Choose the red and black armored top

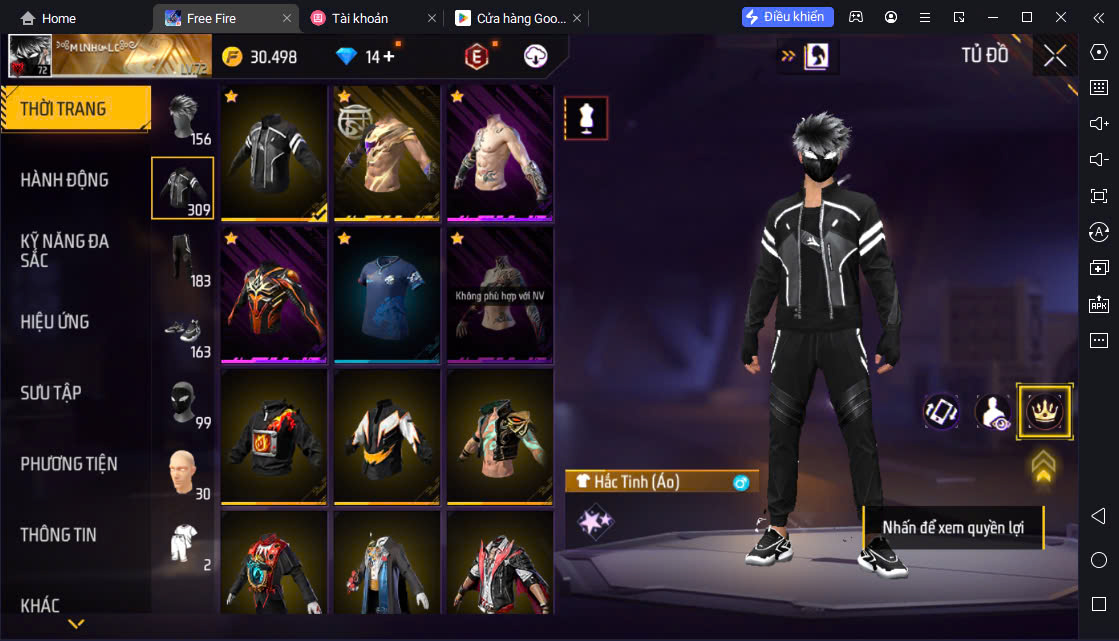click(x=274, y=294)
